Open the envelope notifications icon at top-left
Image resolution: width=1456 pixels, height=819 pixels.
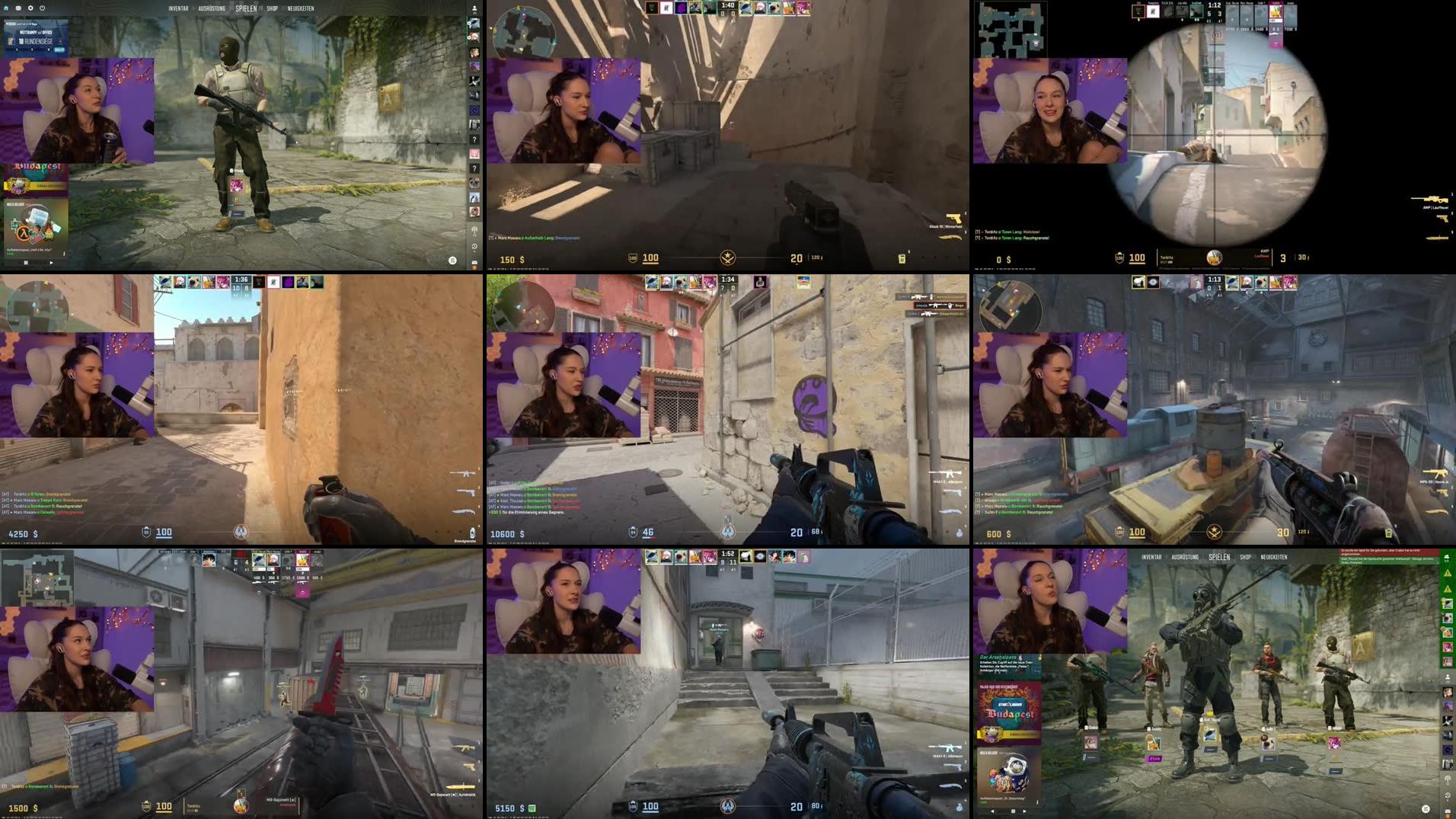18,8
